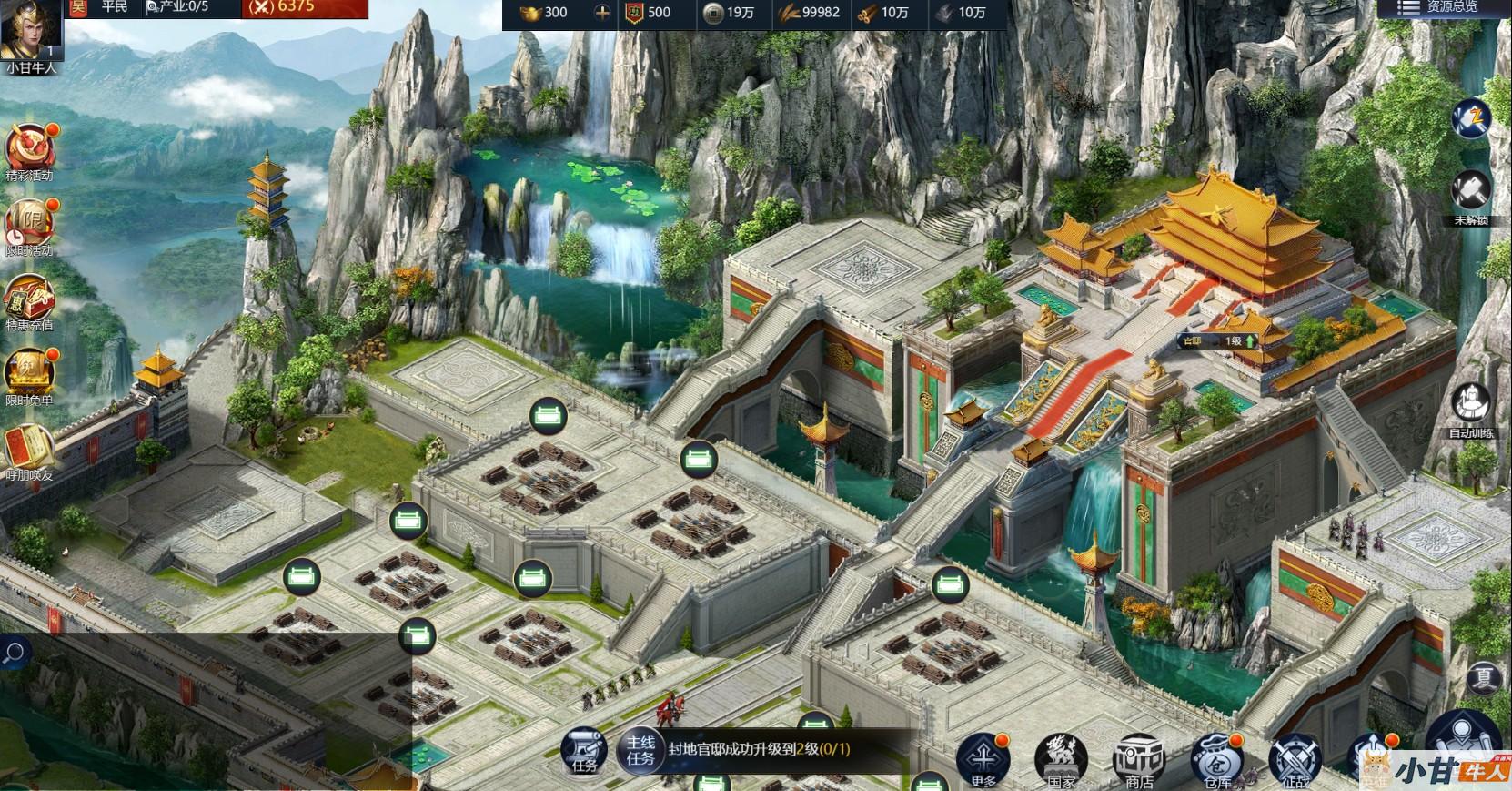
Task: Activate 自动训练 auto training
Action: tap(1469, 405)
